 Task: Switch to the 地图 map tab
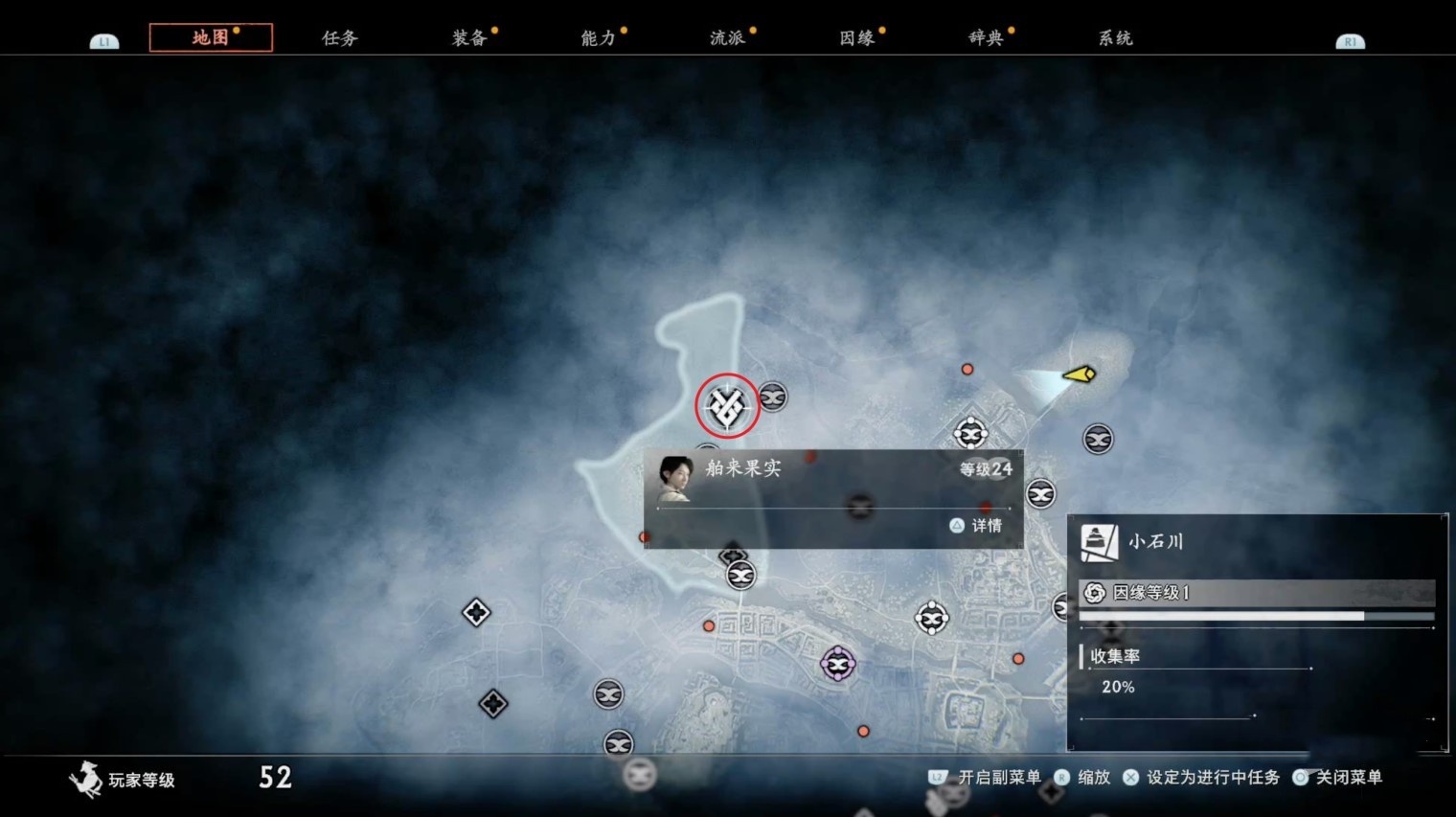211,37
